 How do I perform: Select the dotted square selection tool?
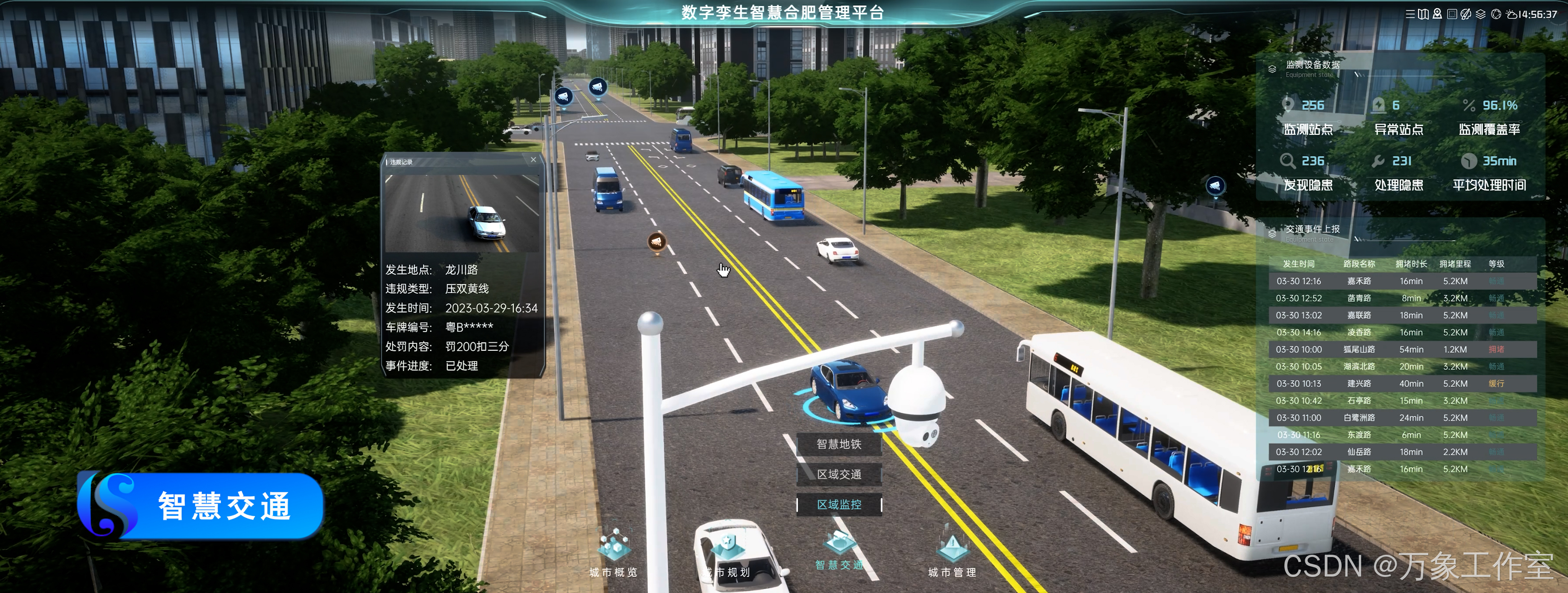pyautogui.click(x=1452, y=14)
